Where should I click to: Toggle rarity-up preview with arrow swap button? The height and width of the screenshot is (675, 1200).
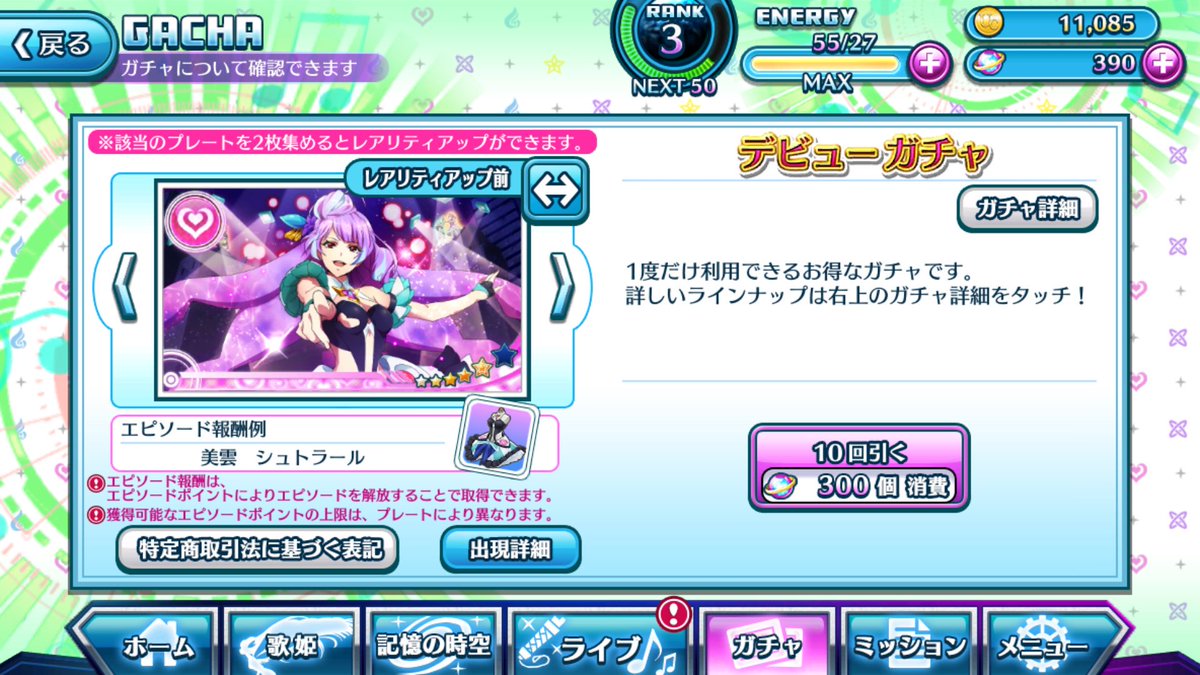click(x=556, y=191)
